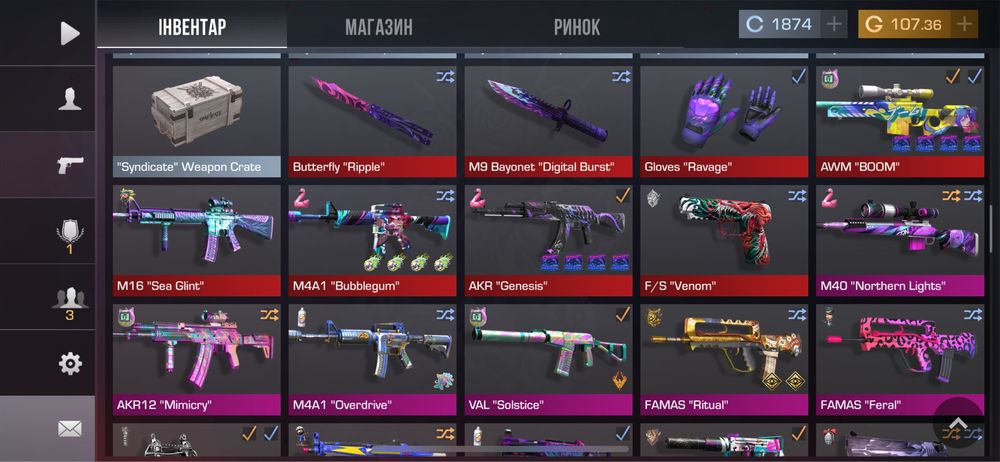The image size is (1000, 462).
Task: Add silver coins with the plus button
Action: pyautogui.click(x=835, y=24)
